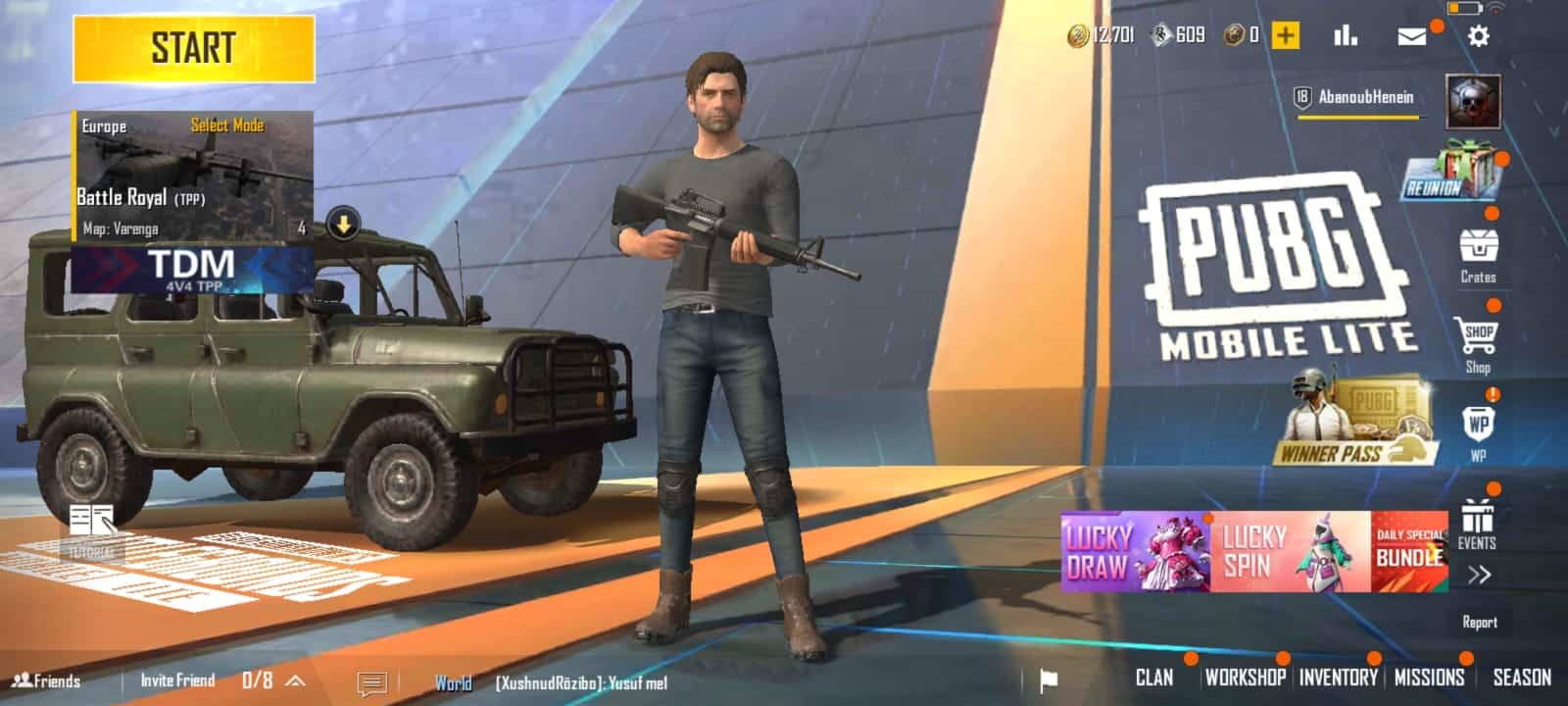Image resolution: width=1568 pixels, height=706 pixels.
Task: View the Daily Special Bundle offer
Action: coord(1409,551)
